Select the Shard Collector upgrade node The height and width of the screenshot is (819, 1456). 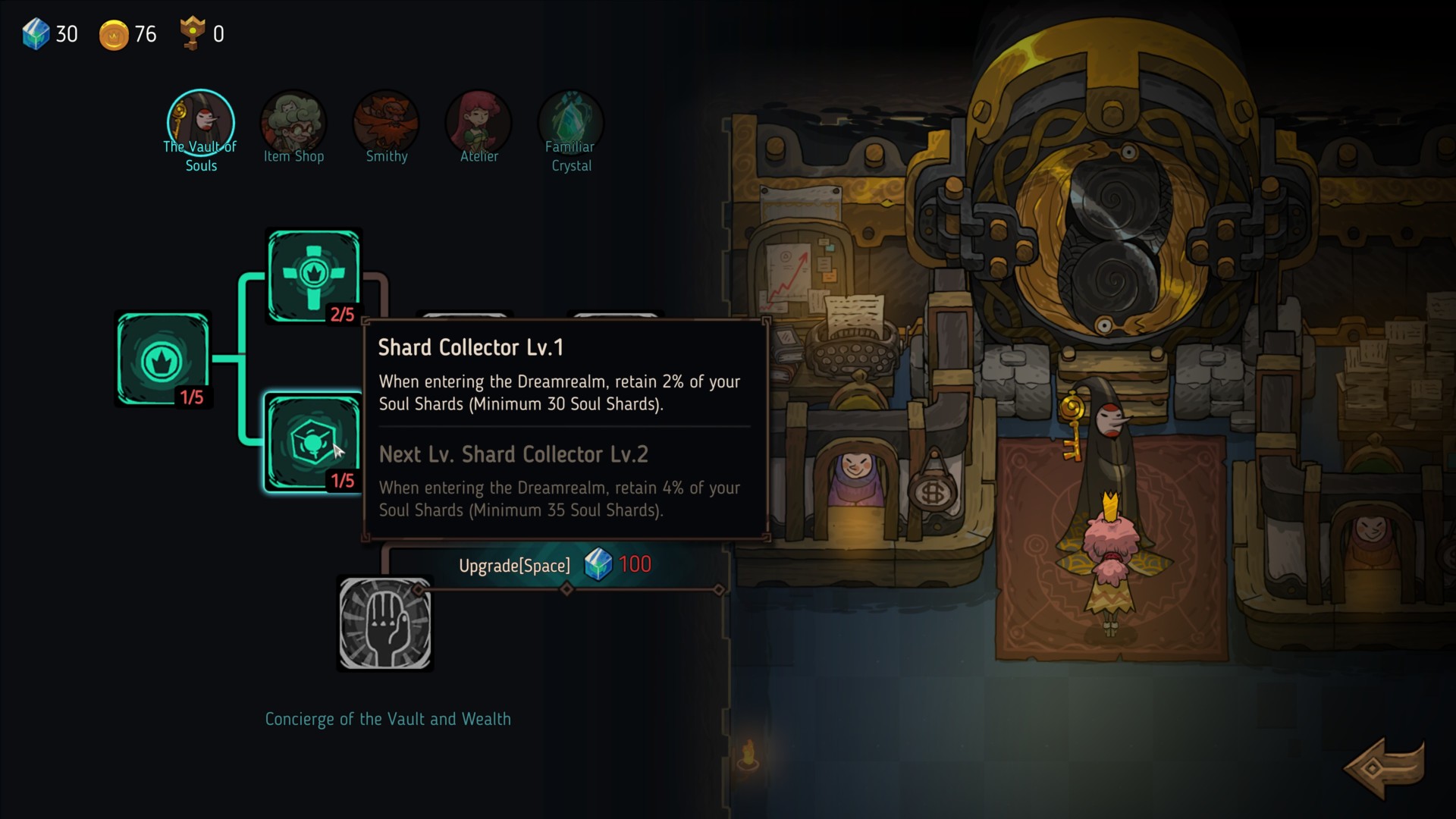pyautogui.click(x=312, y=442)
